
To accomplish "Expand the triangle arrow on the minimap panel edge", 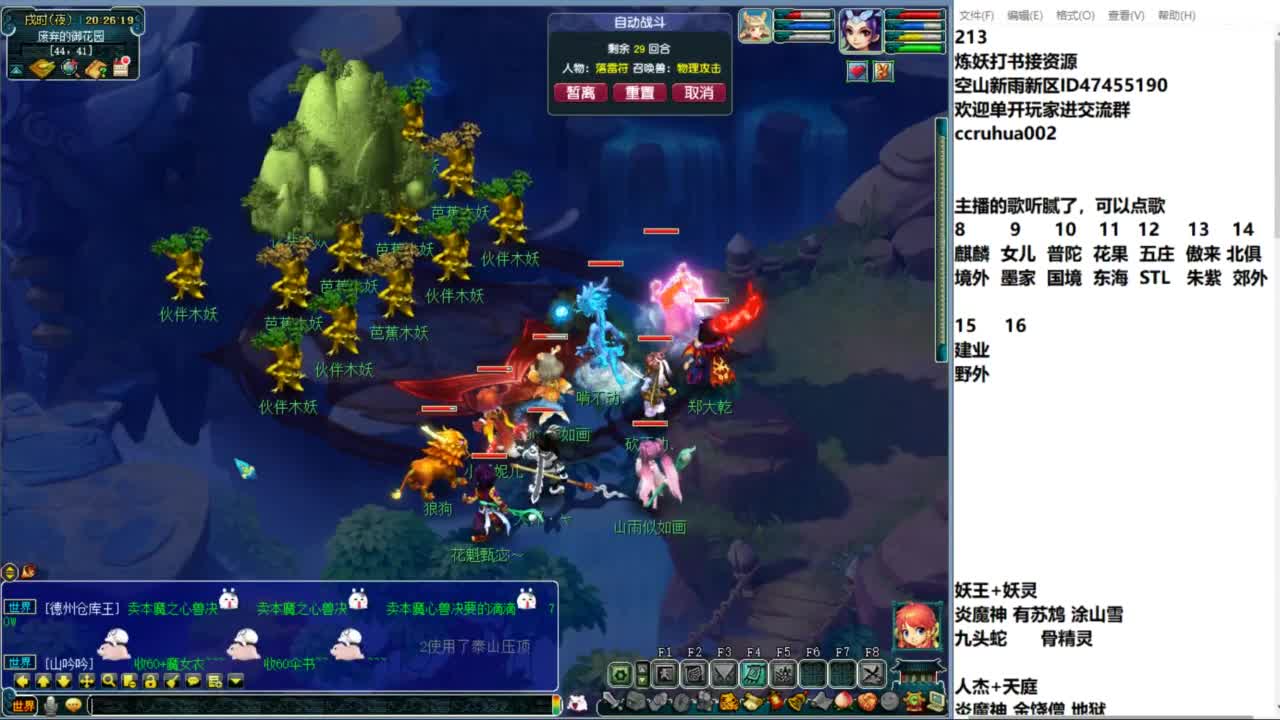I will (x=16, y=70).
